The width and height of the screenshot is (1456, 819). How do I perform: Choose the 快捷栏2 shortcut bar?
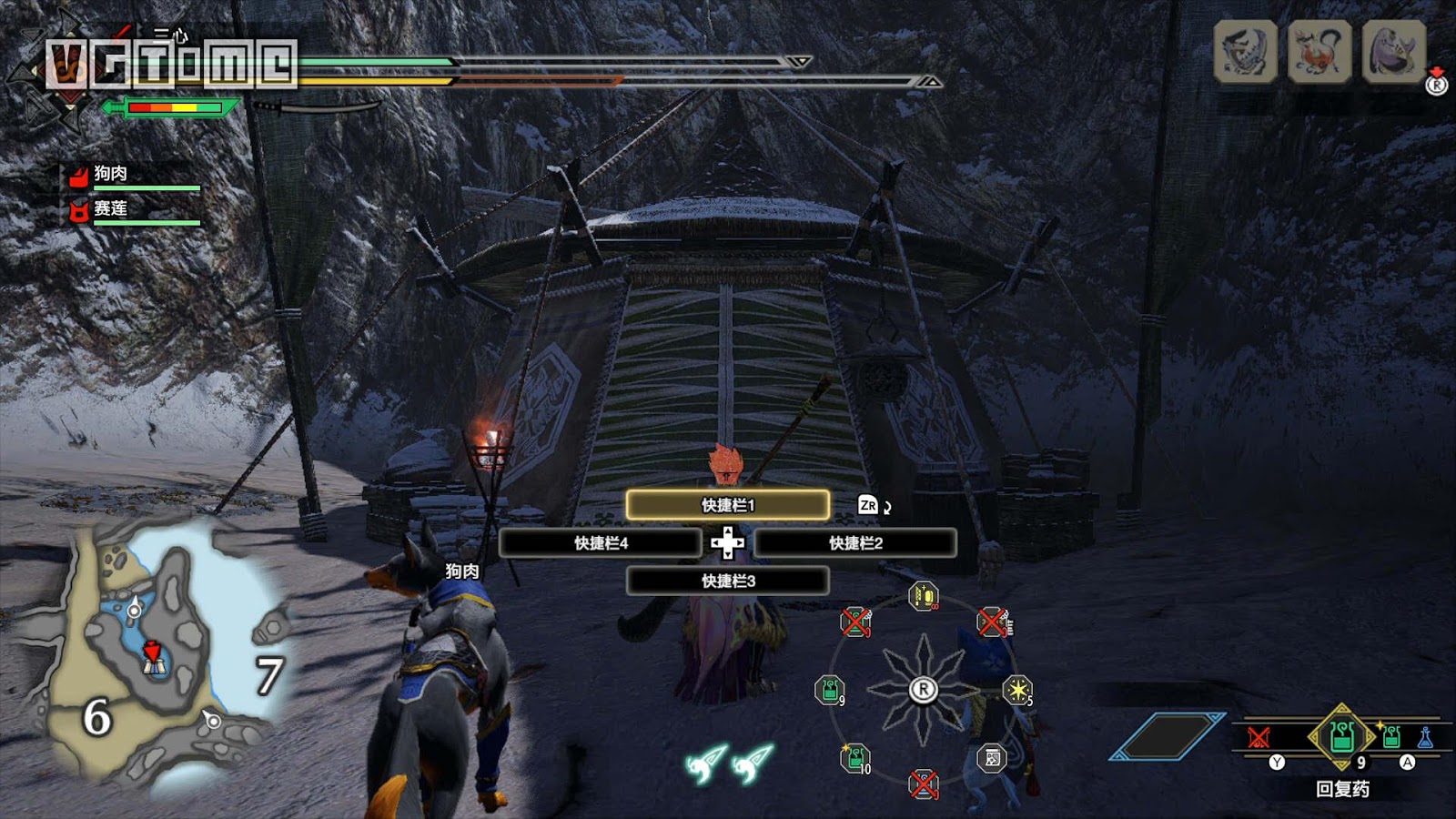pos(855,543)
